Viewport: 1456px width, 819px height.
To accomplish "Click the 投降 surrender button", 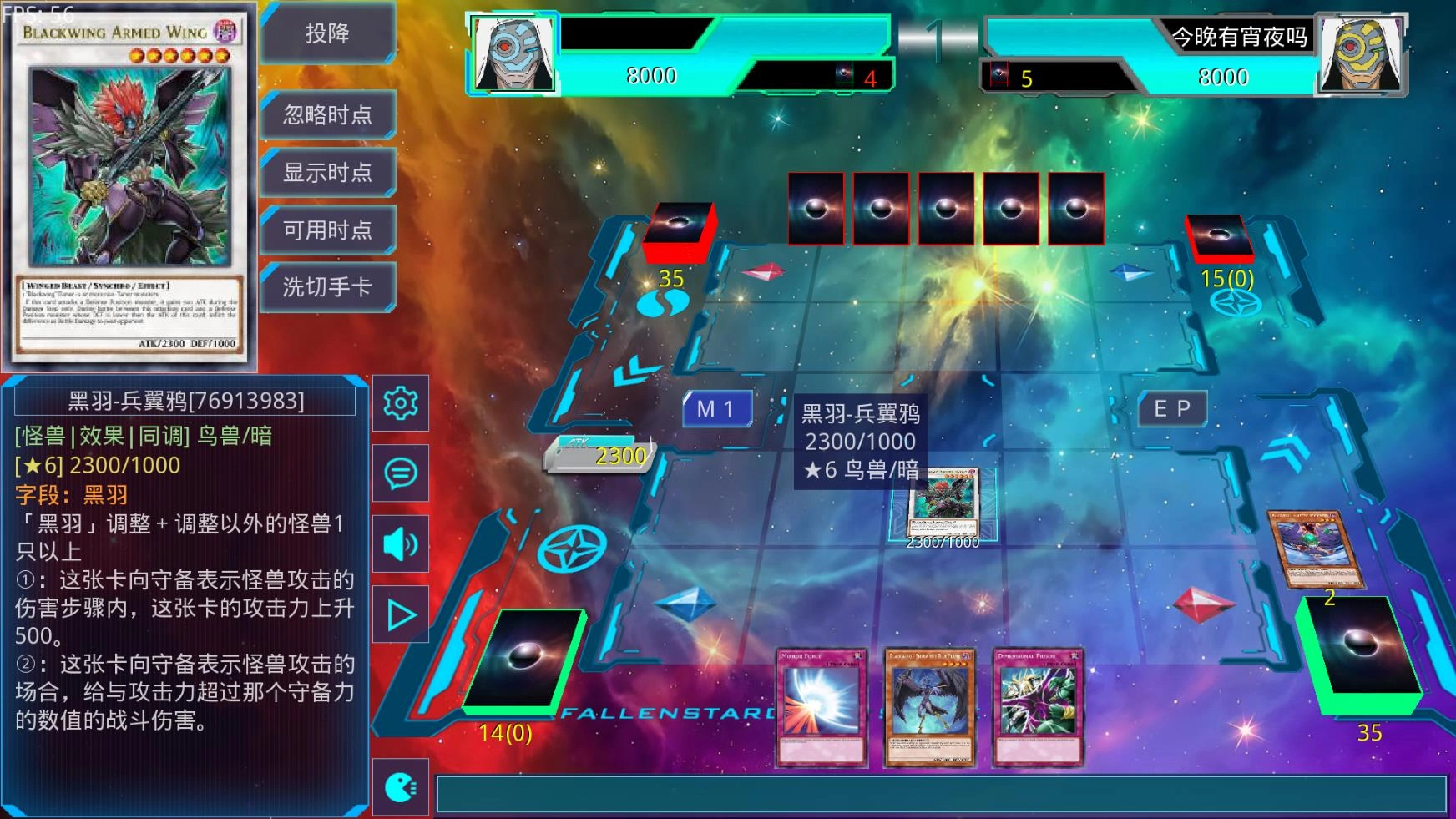I will tap(327, 34).
